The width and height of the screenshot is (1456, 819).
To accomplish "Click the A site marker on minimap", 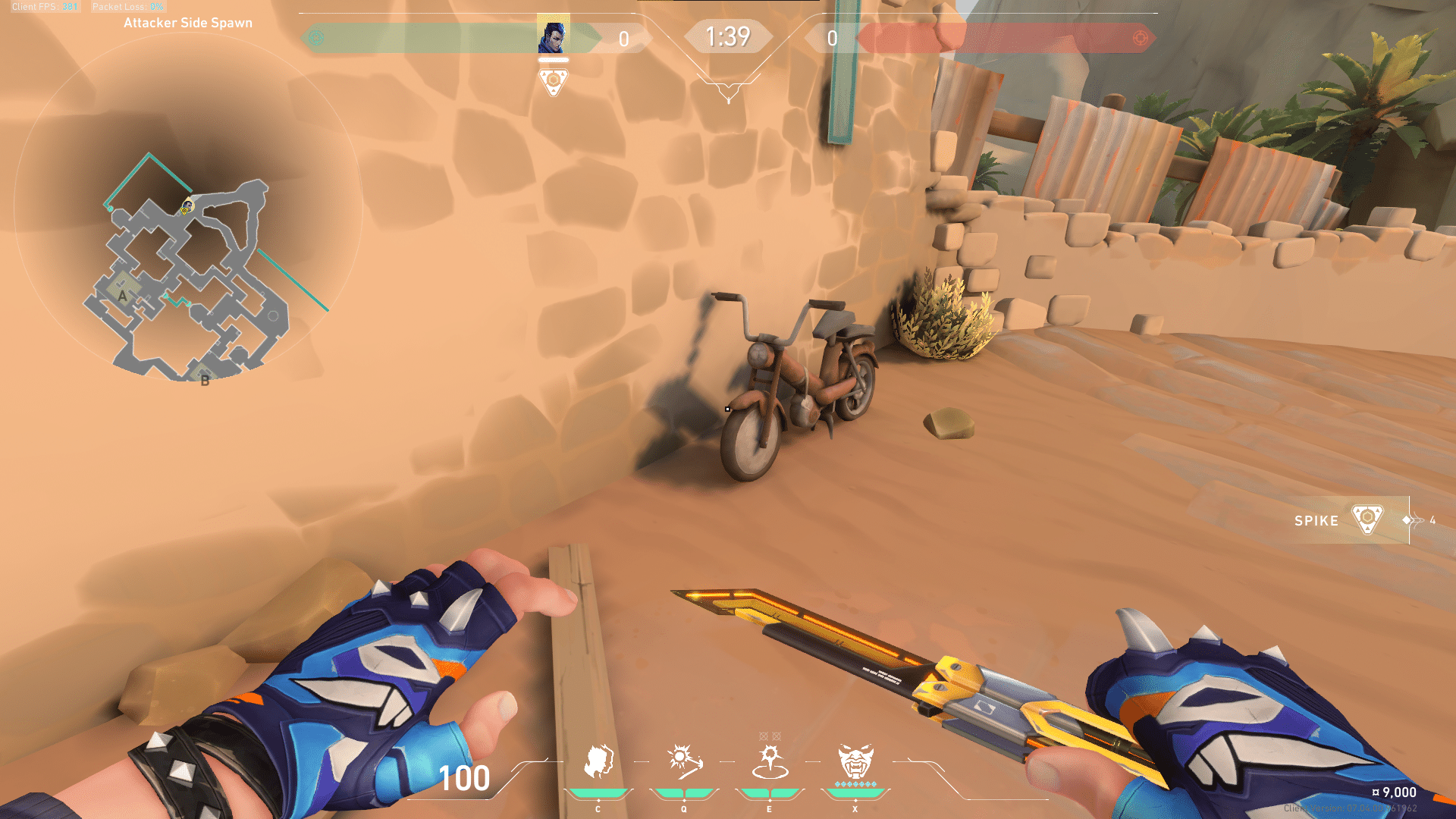I will [x=122, y=296].
